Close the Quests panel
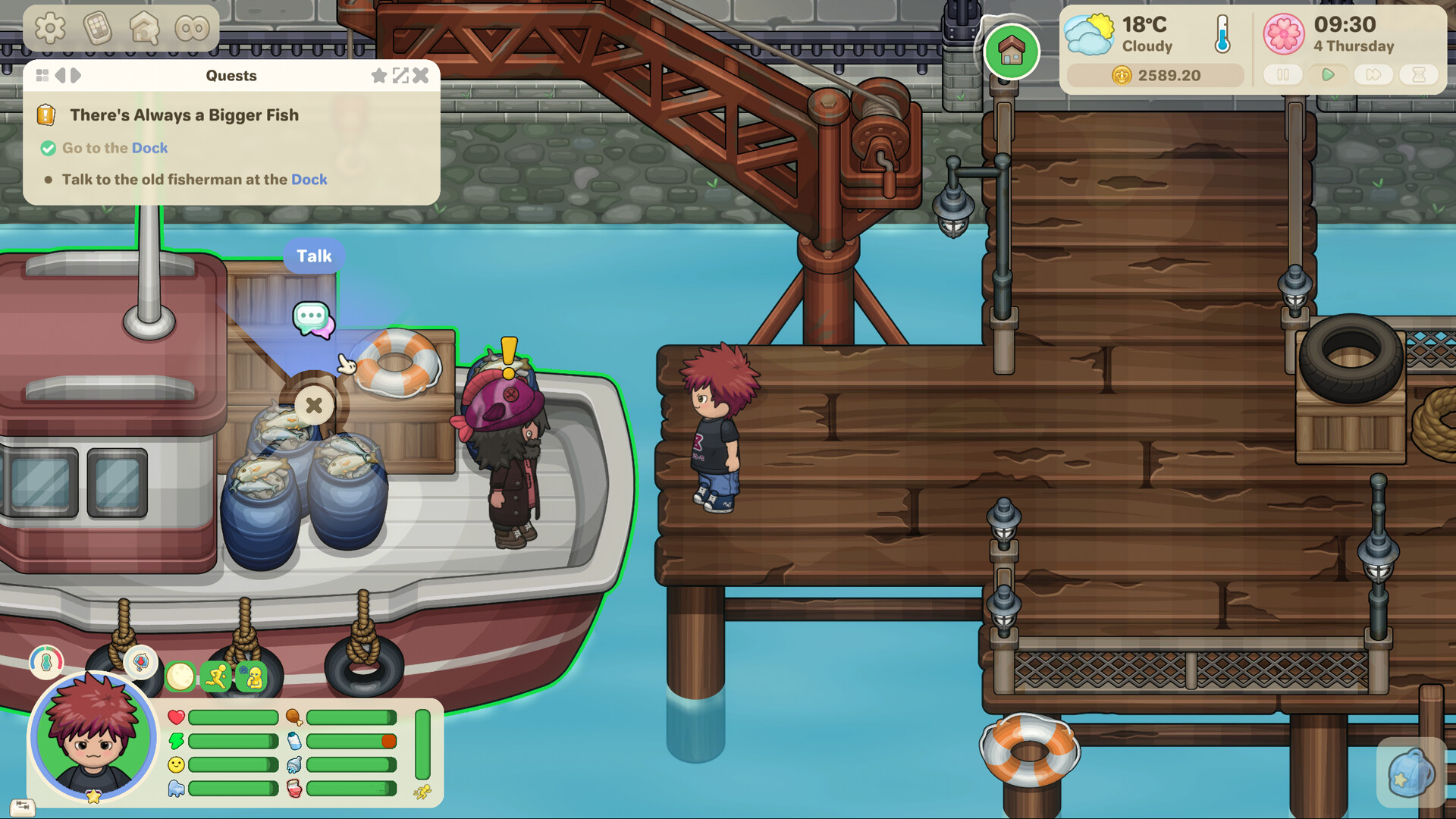The width and height of the screenshot is (1456, 819). (421, 75)
